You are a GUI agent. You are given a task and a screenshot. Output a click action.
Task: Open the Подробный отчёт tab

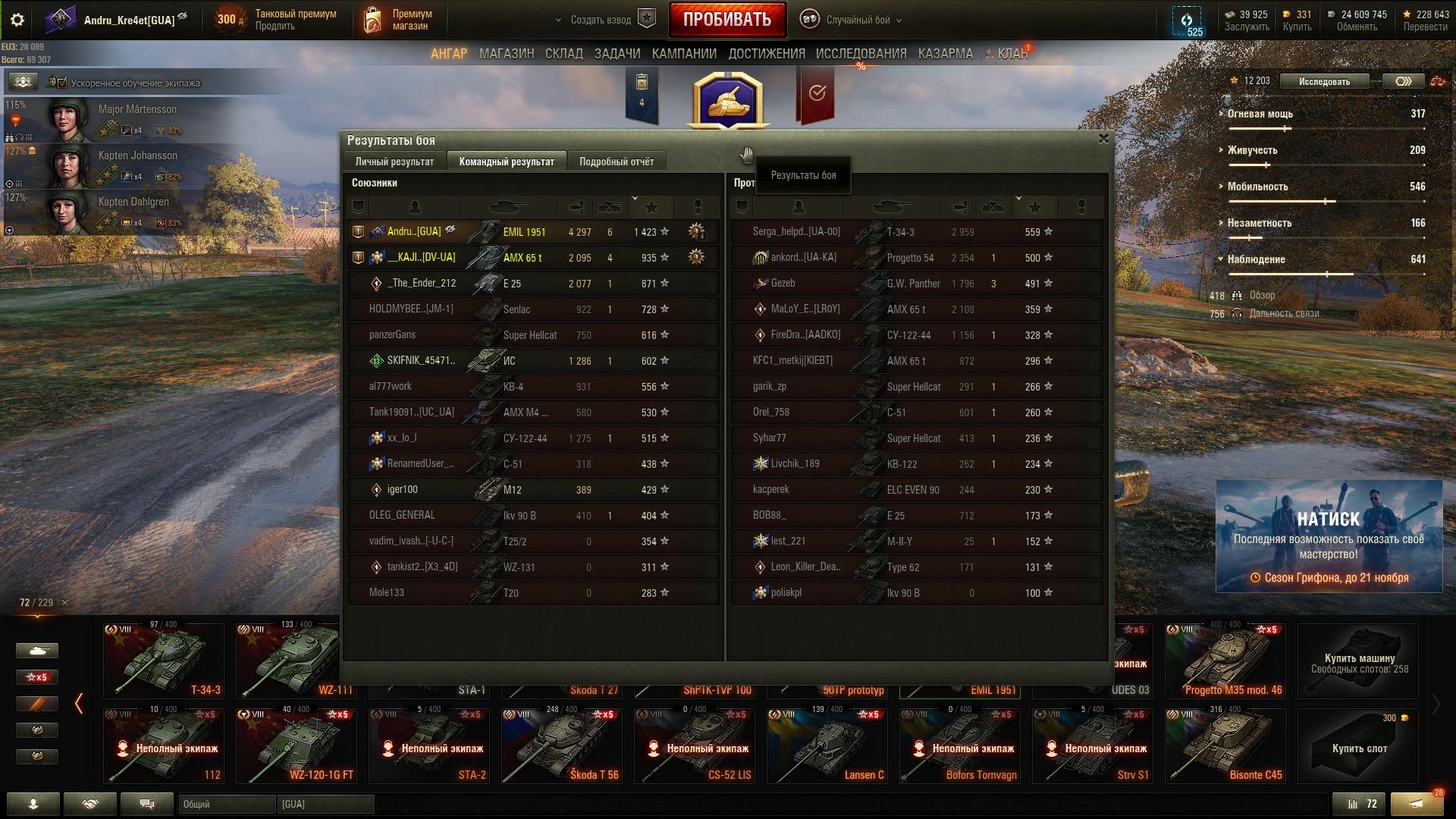tap(616, 162)
